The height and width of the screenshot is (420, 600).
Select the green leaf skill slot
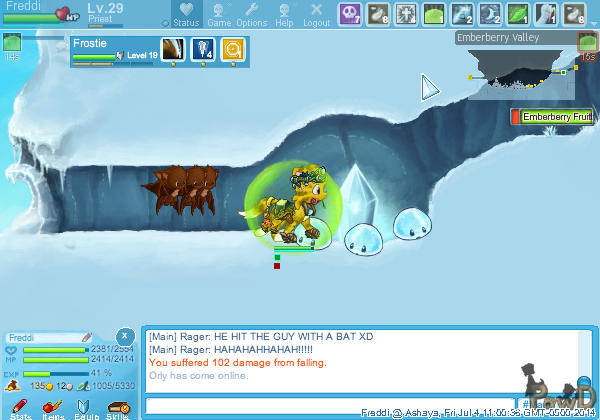(518, 13)
